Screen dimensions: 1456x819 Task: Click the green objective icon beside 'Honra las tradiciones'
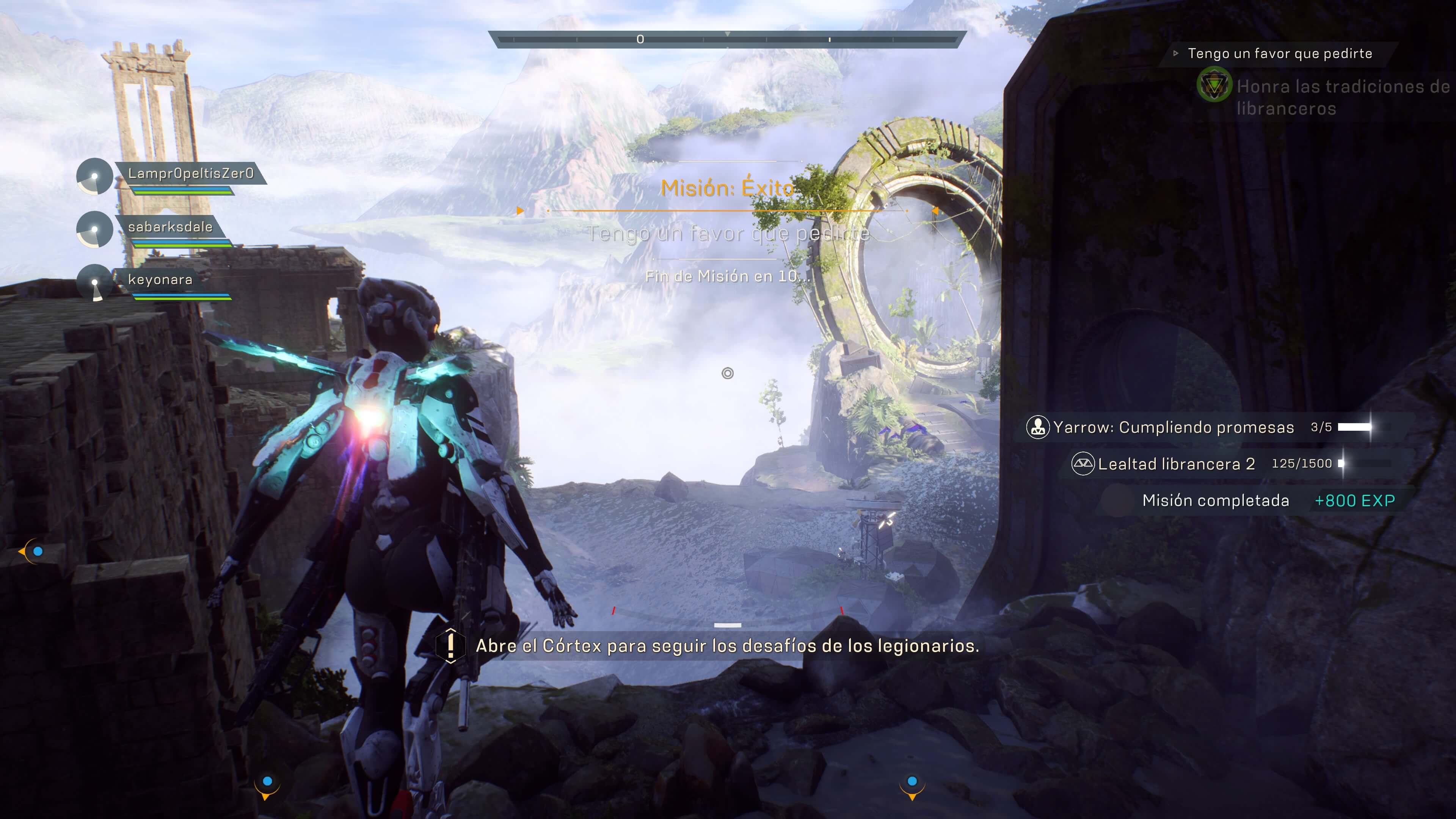(x=1213, y=86)
